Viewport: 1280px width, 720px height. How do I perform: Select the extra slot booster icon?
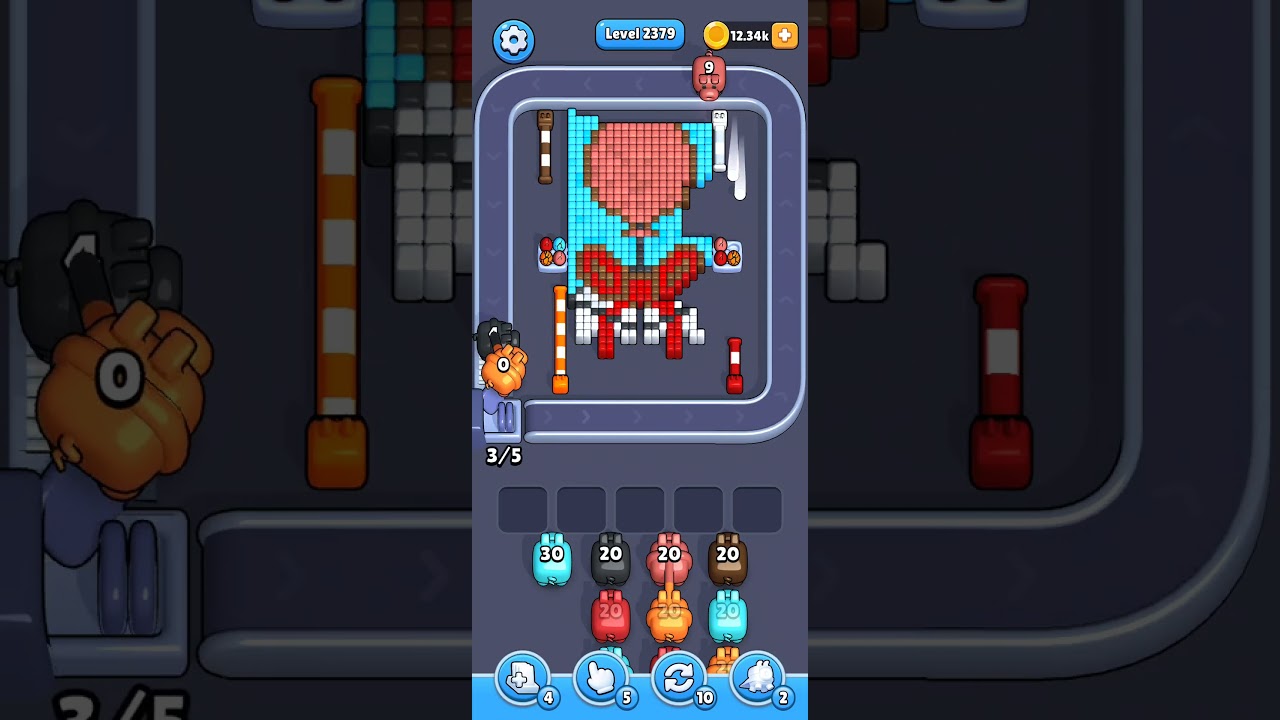[x=521, y=678]
